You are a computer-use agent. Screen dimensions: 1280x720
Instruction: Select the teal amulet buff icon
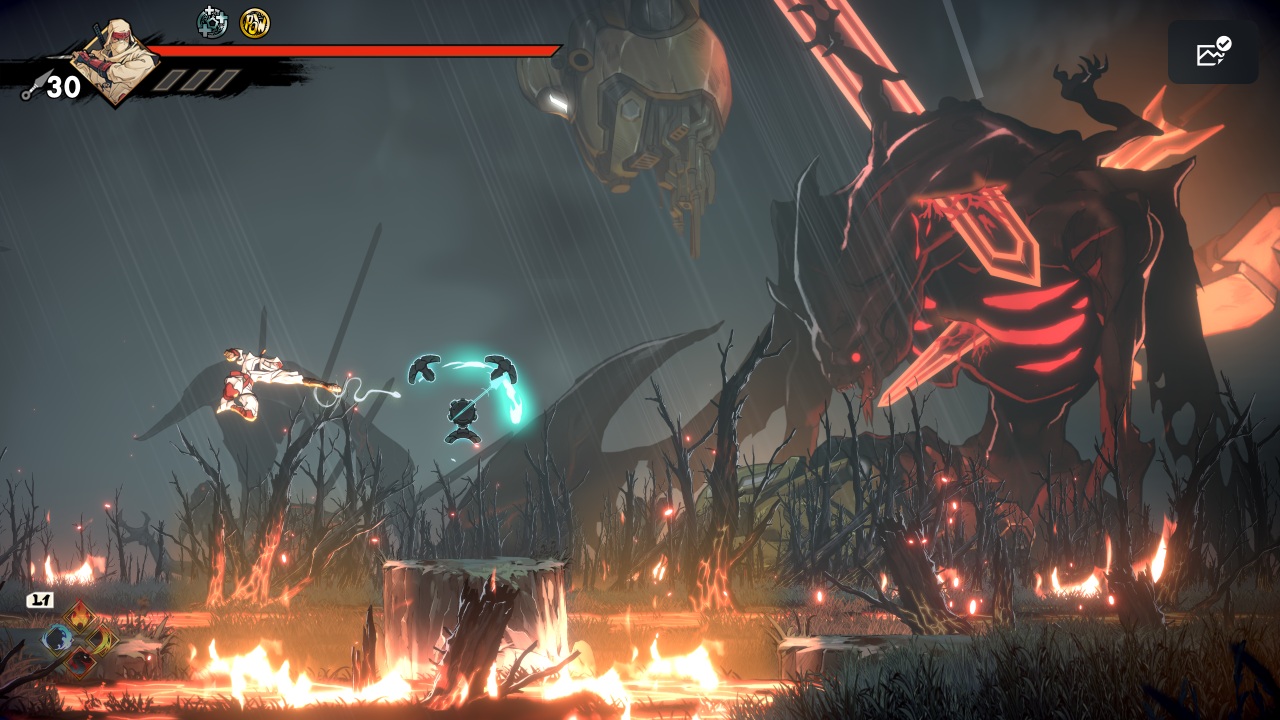212,22
